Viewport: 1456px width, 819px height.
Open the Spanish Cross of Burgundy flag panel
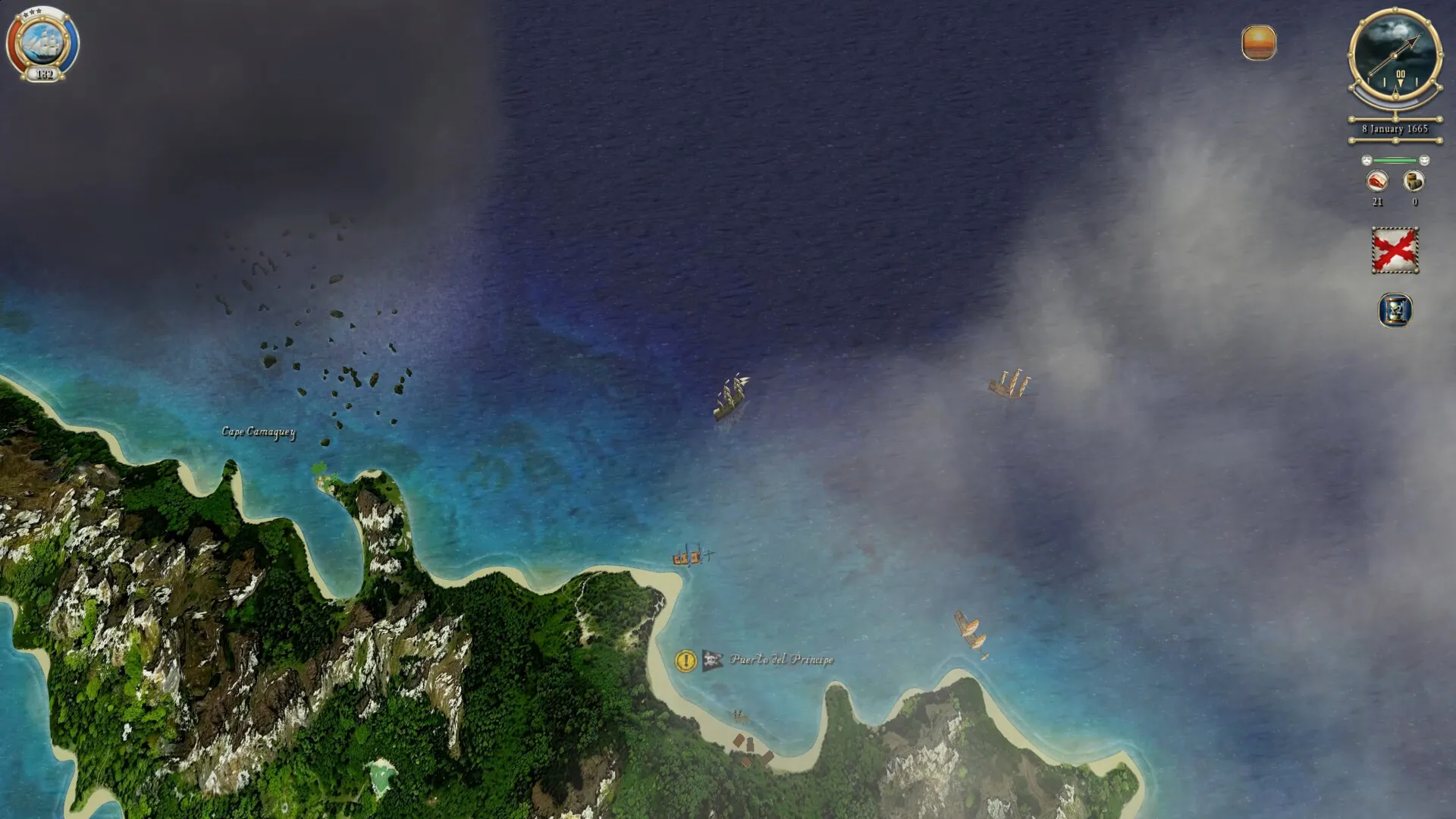point(1395,248)
